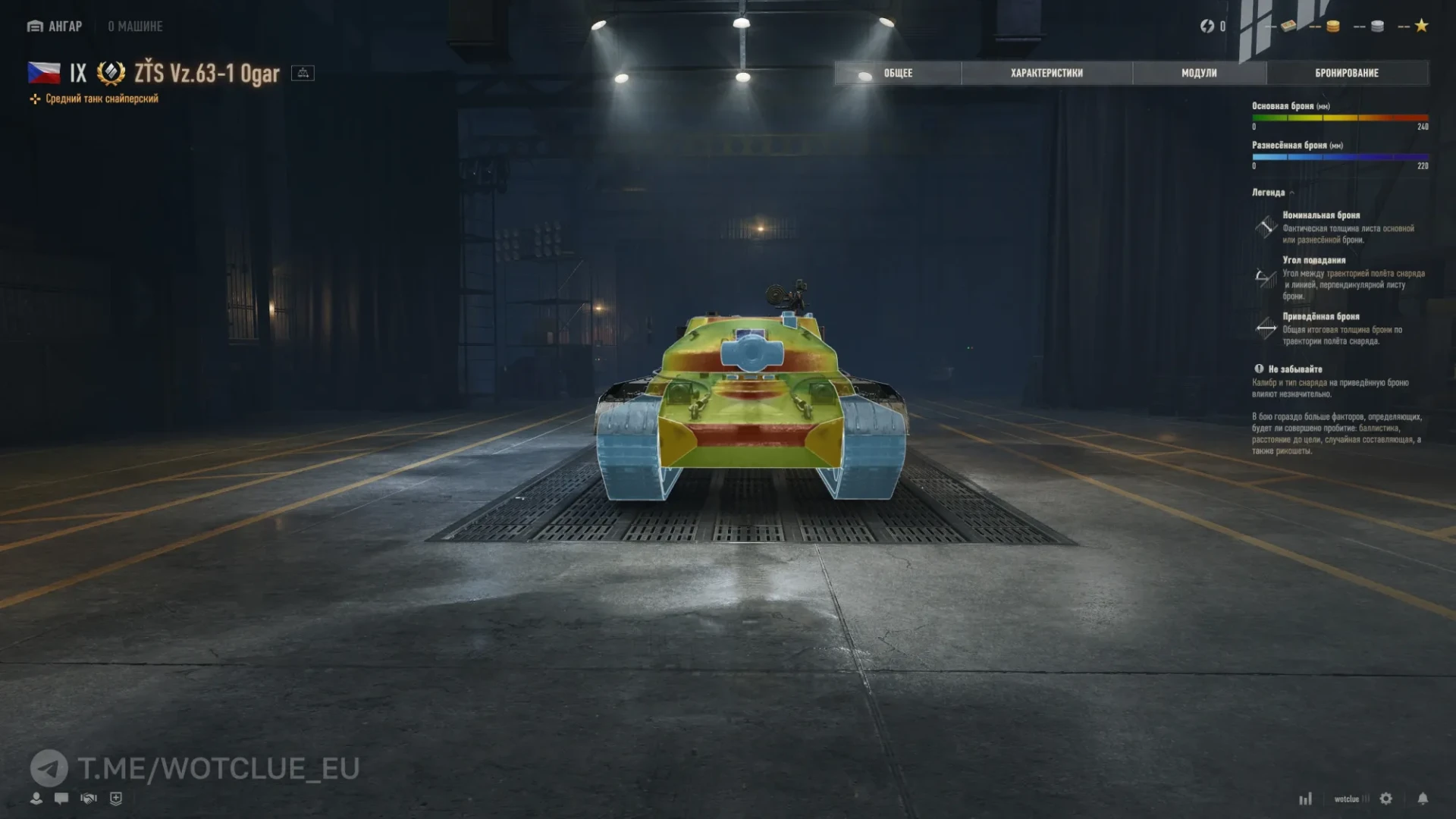Click the Основная броня color scale
Viewport: 1456px width, 819px height.
point(1342,118)
